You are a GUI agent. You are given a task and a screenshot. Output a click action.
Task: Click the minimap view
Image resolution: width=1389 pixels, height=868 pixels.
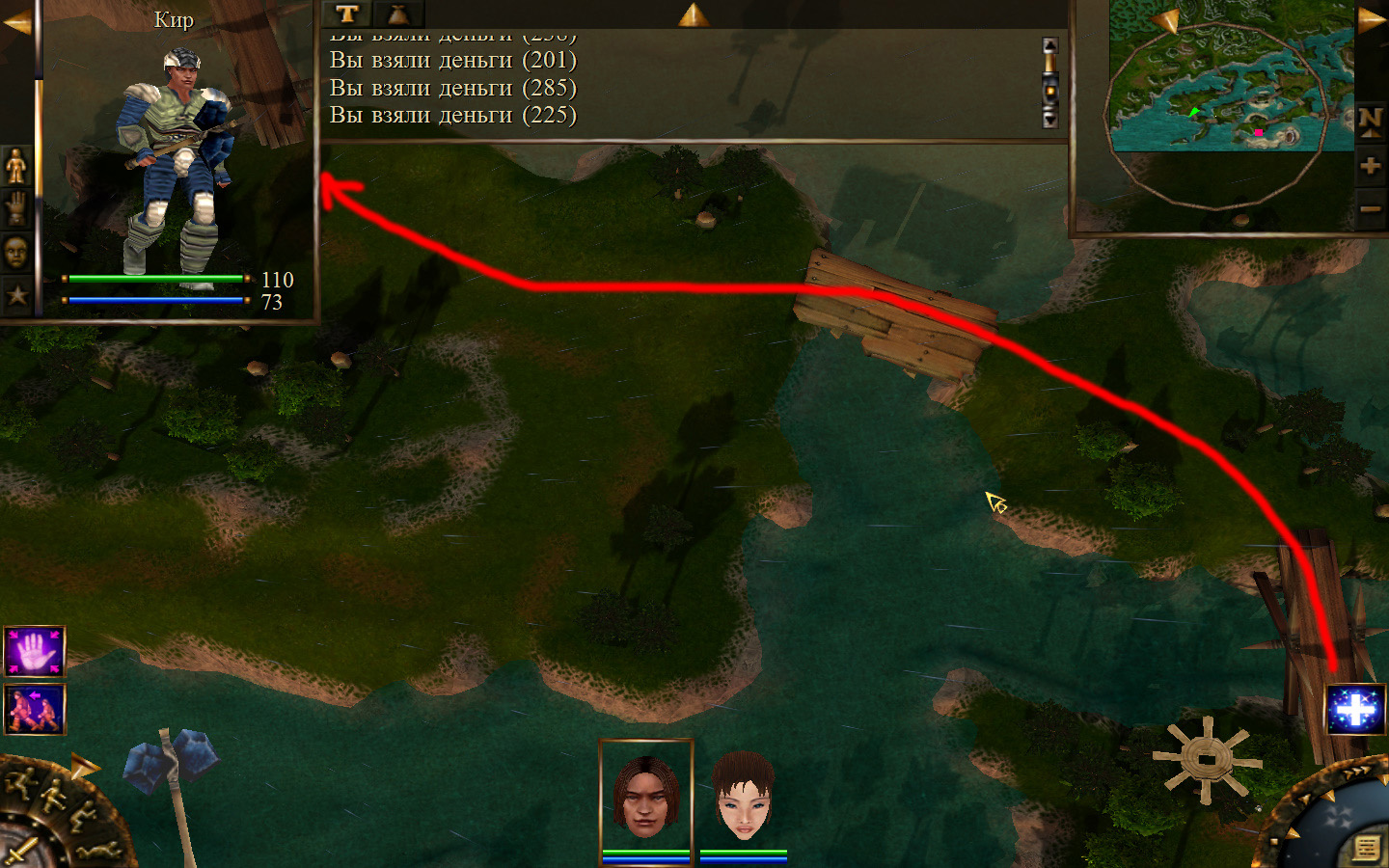click(1230, 77)
